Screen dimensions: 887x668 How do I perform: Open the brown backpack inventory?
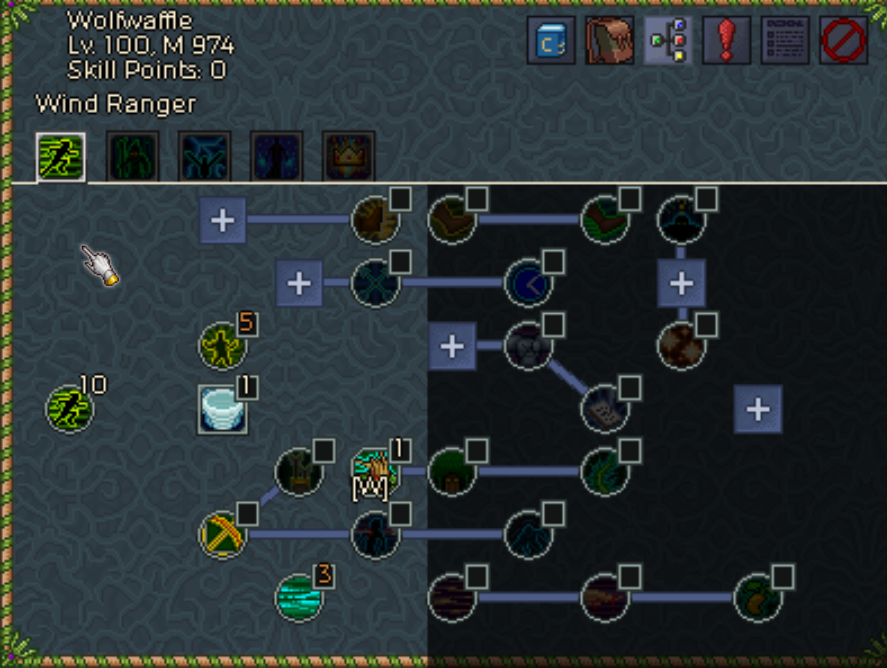tap(609, 41)
